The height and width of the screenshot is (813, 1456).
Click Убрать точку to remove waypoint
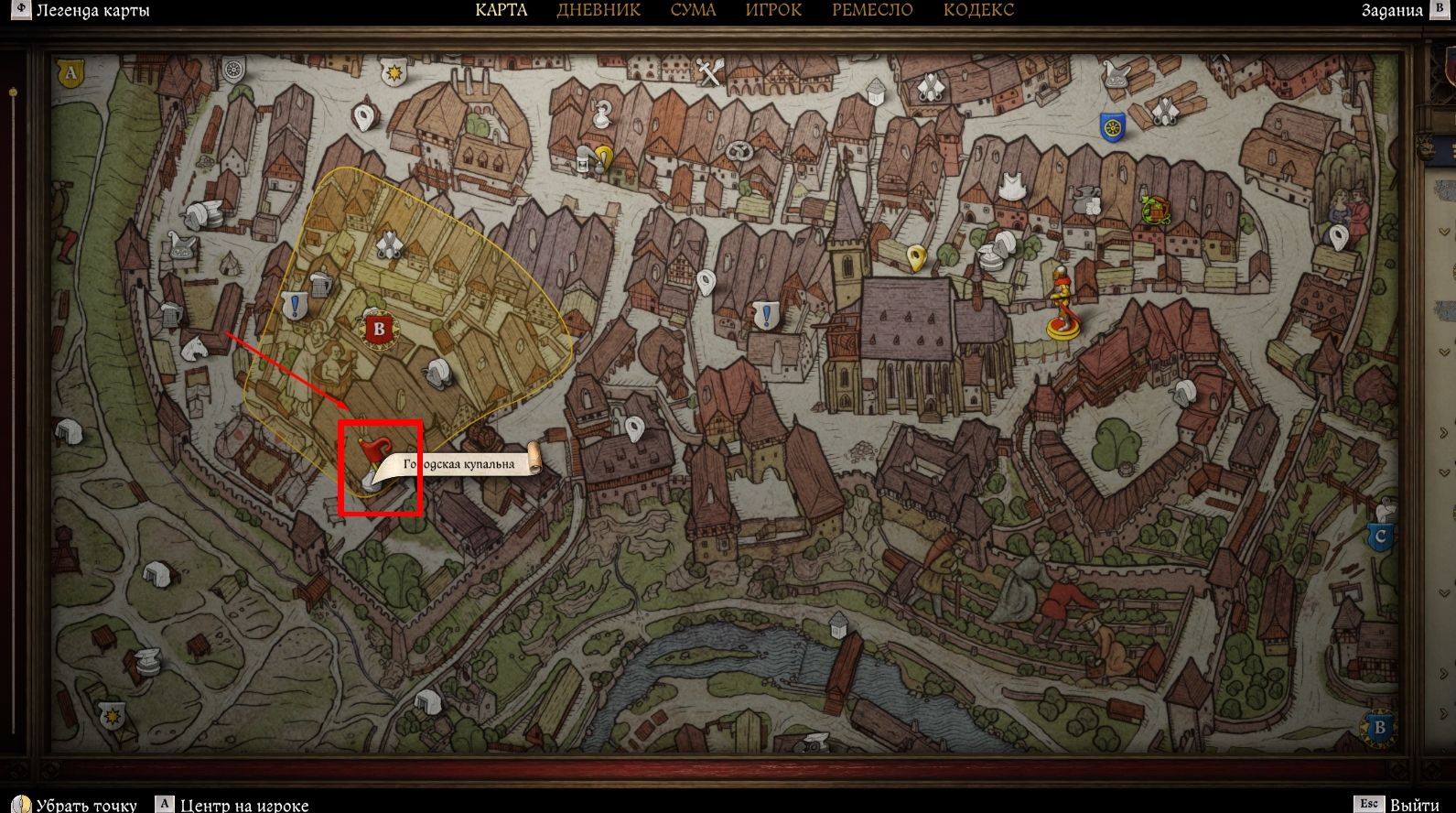86,805
